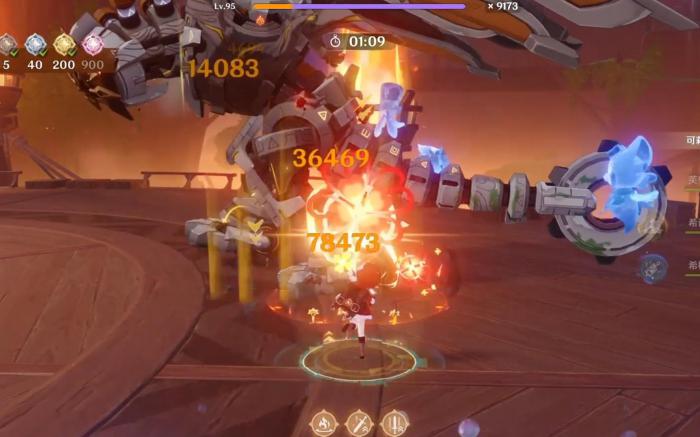Click the flame buff icon

click(x=323, y=423)
